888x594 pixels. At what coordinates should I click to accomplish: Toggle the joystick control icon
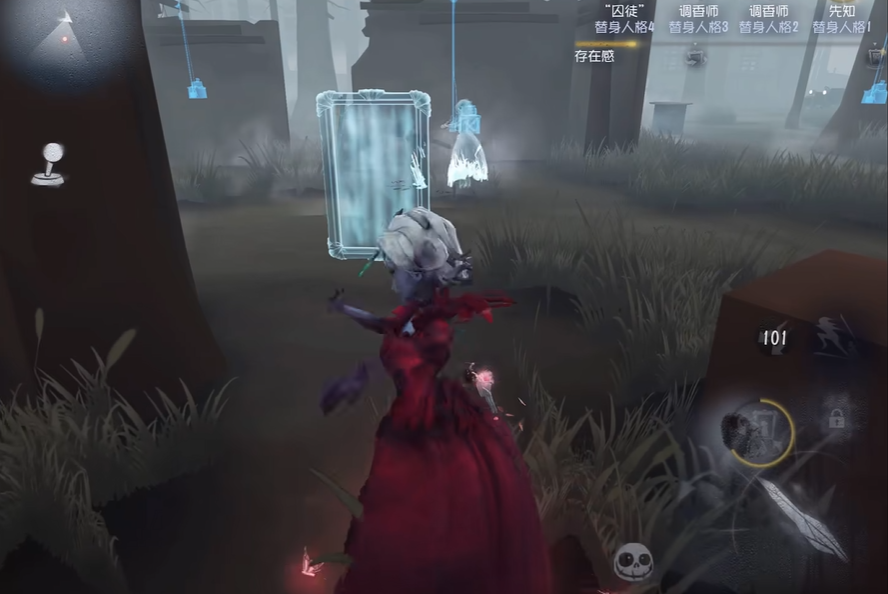pos(48,165)
